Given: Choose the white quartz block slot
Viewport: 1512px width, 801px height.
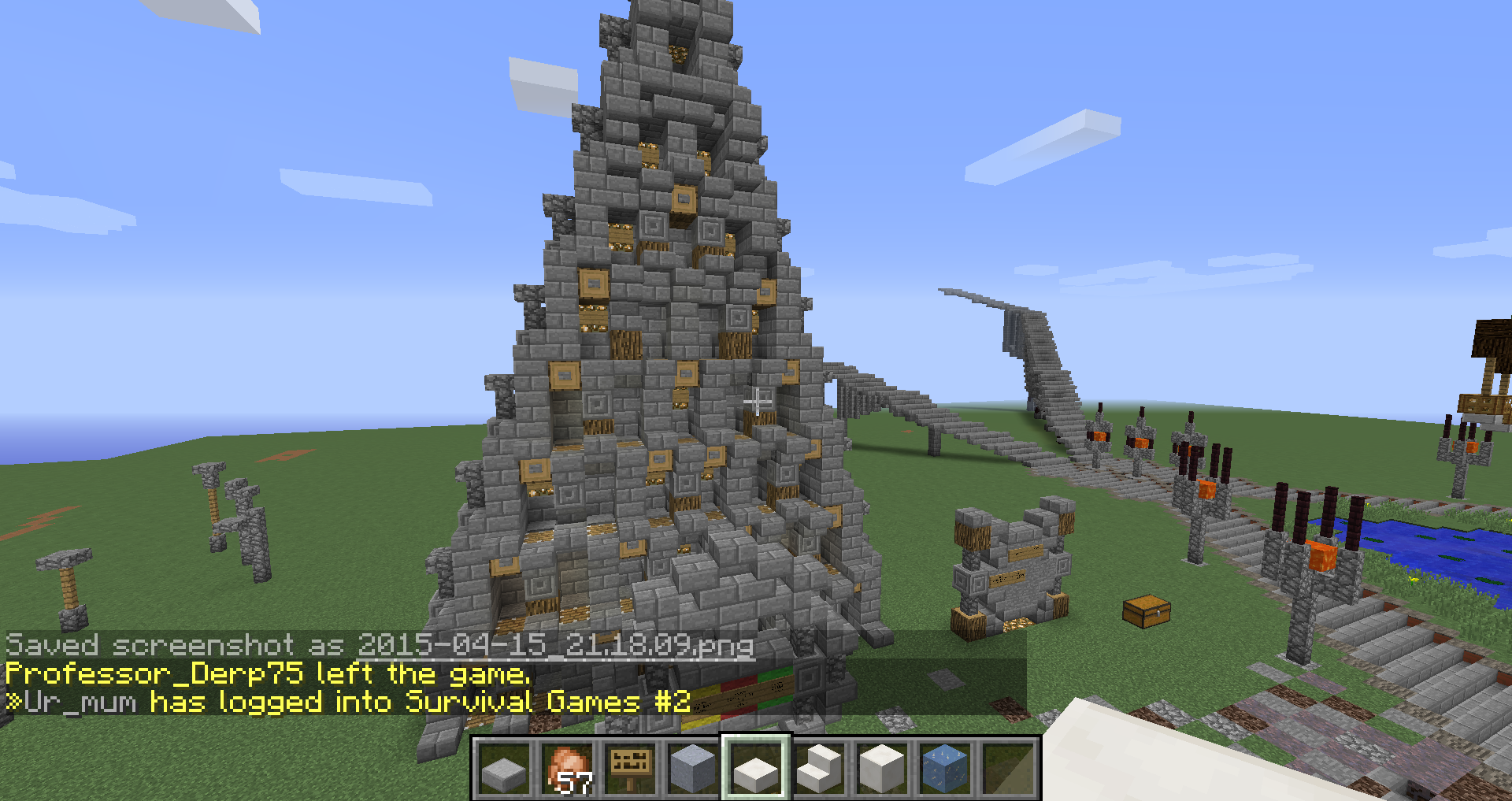Looking at the screenshot, I should coord(882,769).
